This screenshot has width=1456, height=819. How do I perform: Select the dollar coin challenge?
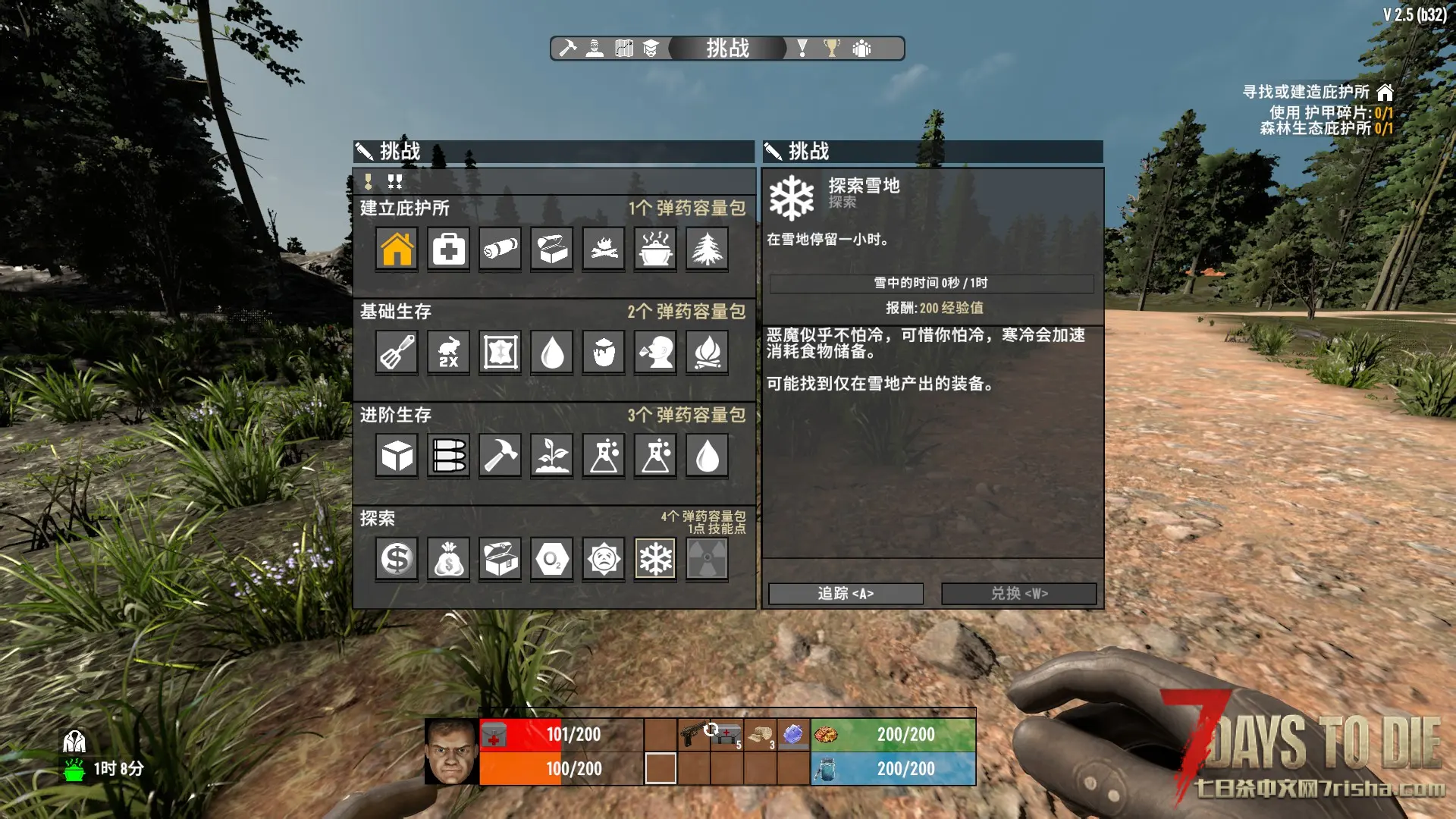click(397, 560)
